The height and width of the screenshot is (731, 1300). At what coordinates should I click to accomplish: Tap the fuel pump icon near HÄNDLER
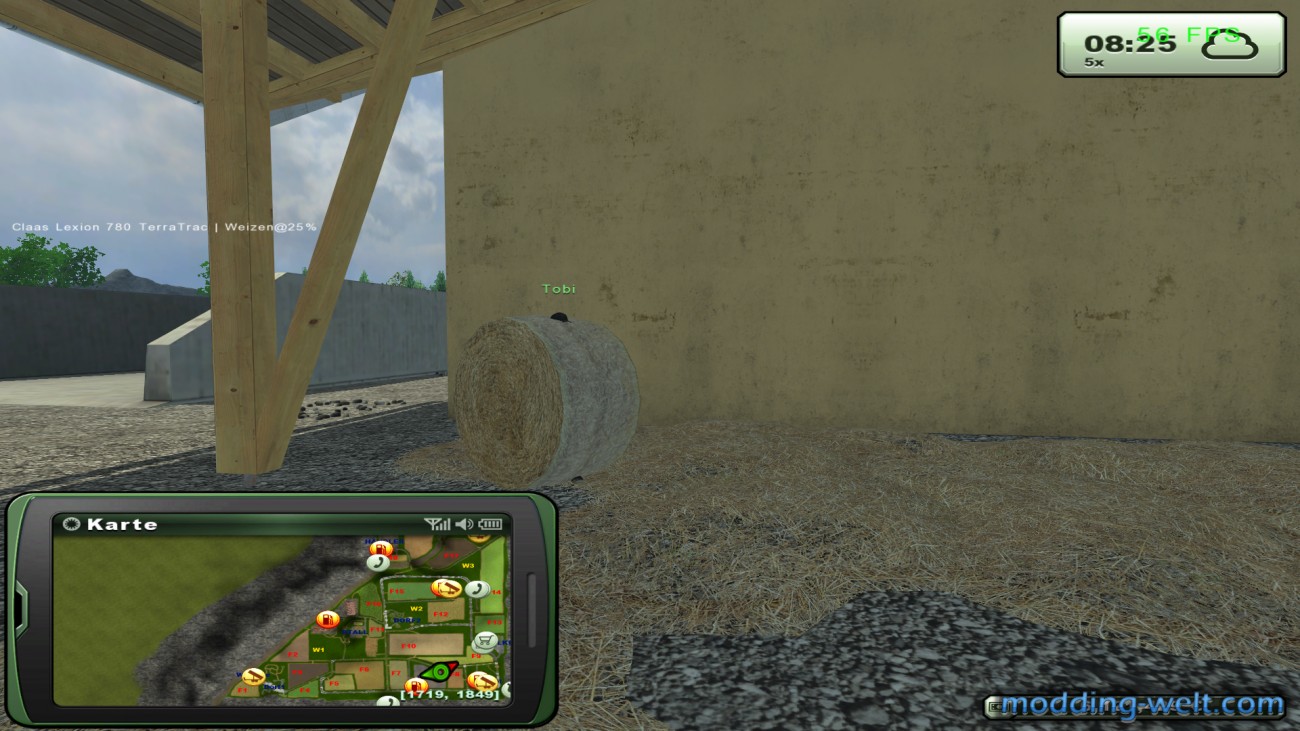[x=382, y=548]
